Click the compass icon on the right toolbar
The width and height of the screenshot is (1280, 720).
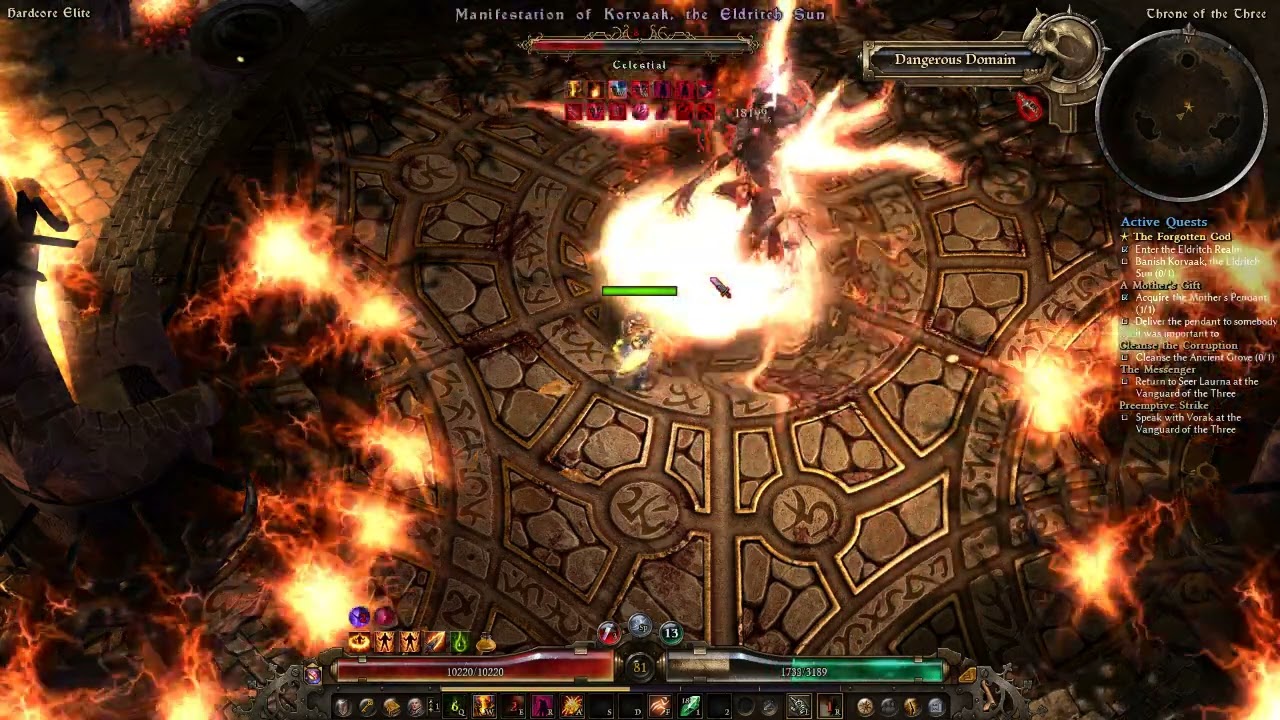pos(865,707)
